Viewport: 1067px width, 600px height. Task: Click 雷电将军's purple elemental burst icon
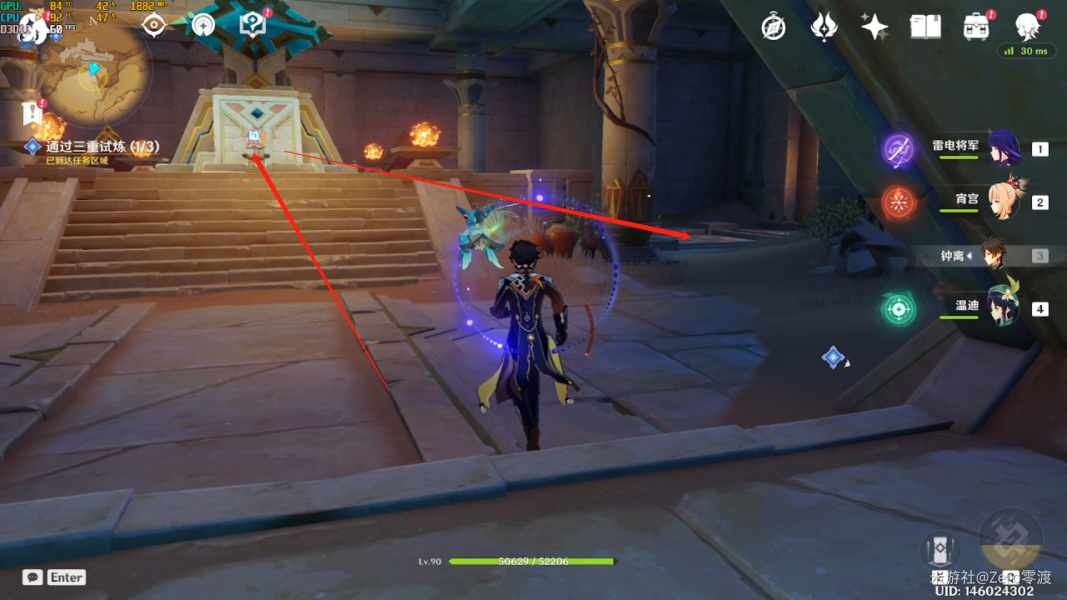click(898, 150)
